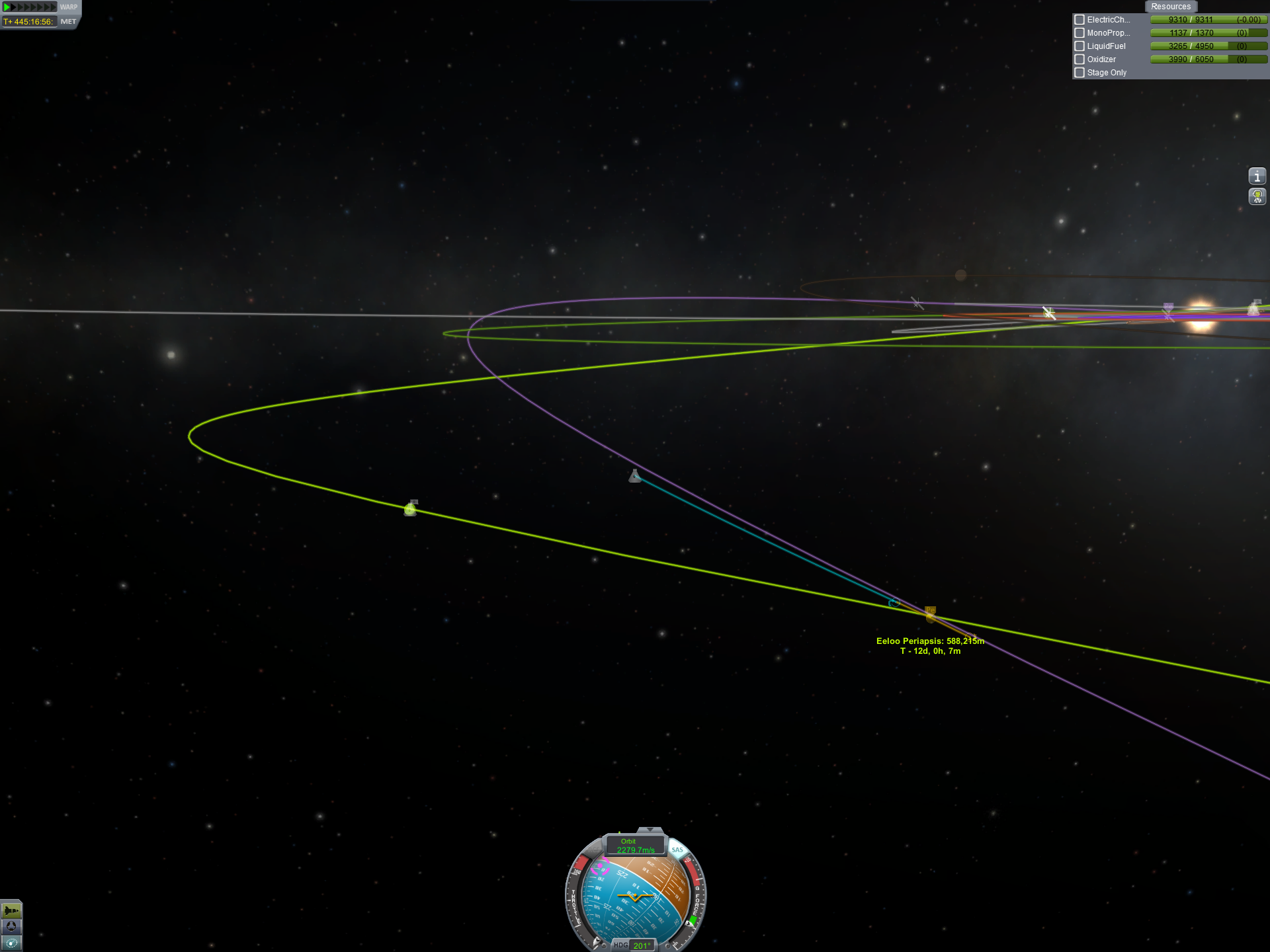Click the Resources panel tab

pos(1170,7)
